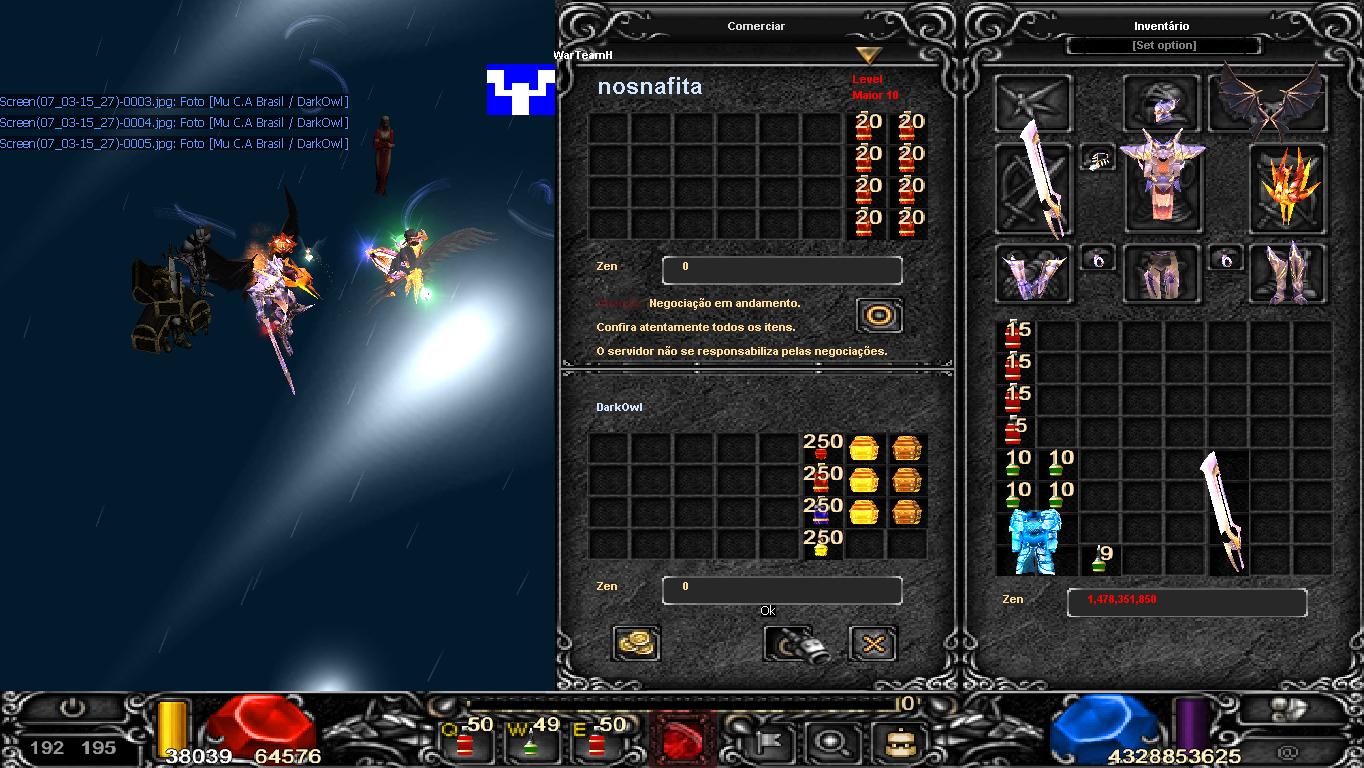Select the equipped pants slot
The width and height of the screenshot is (1364, 768).
coord(1161,273)
